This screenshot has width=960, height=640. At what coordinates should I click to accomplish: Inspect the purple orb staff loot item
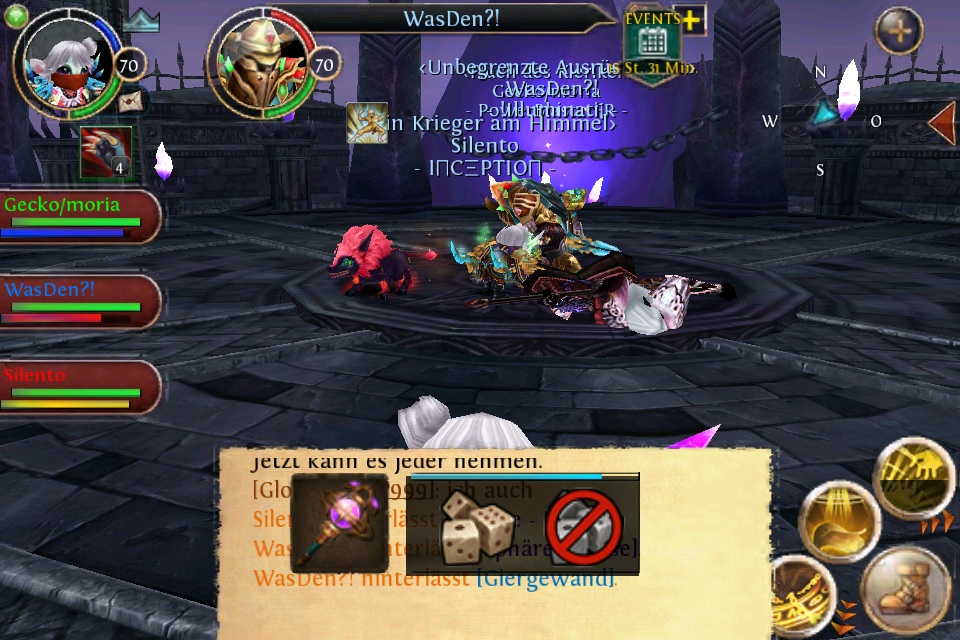click(x=339, y=522)
